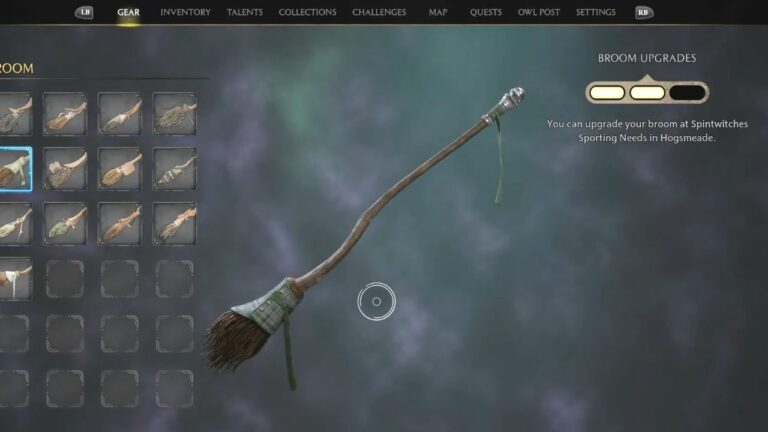The height and width of the screenshot is (432, 768).
Task: Open the Collections tab
Action: [x=307, y=12]
